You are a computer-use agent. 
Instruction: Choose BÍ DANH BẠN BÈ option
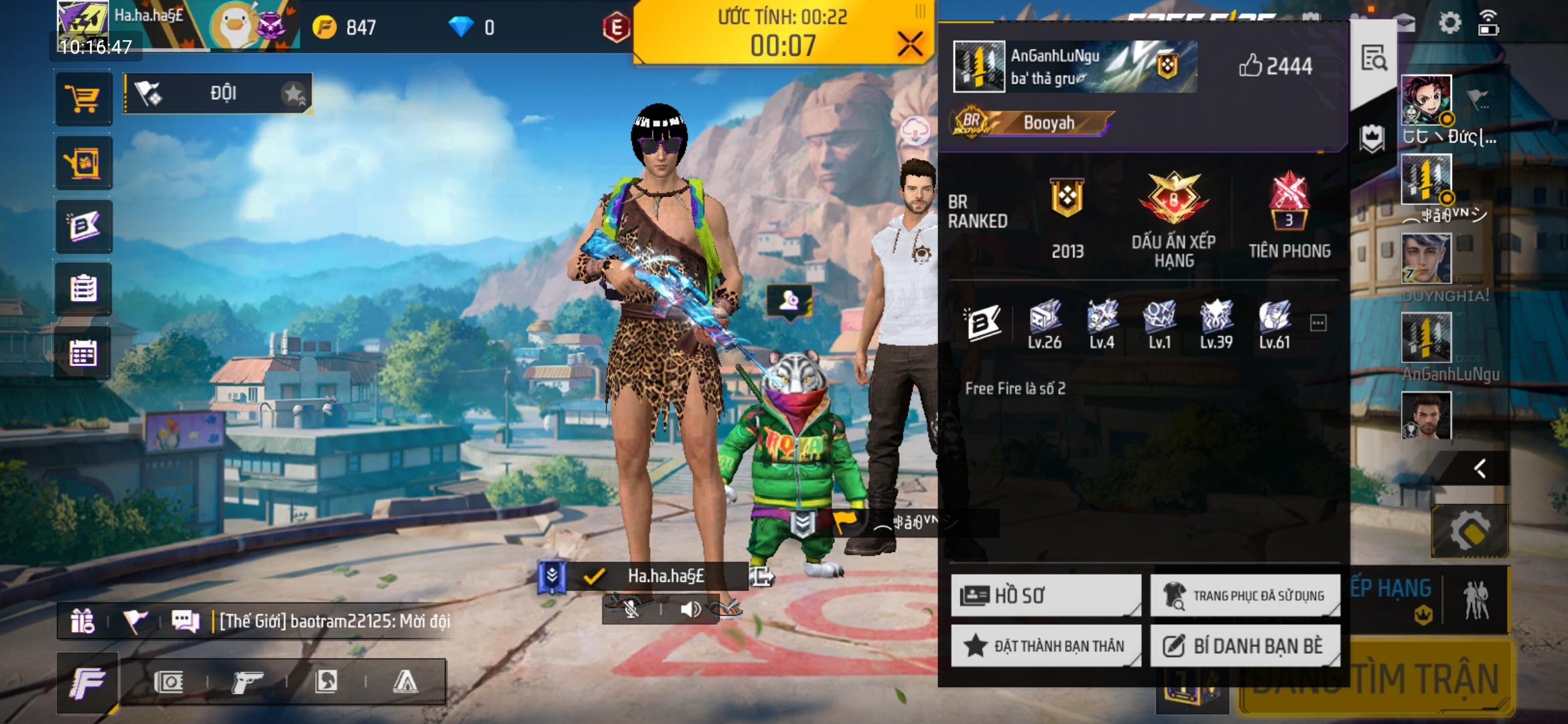1245,646
